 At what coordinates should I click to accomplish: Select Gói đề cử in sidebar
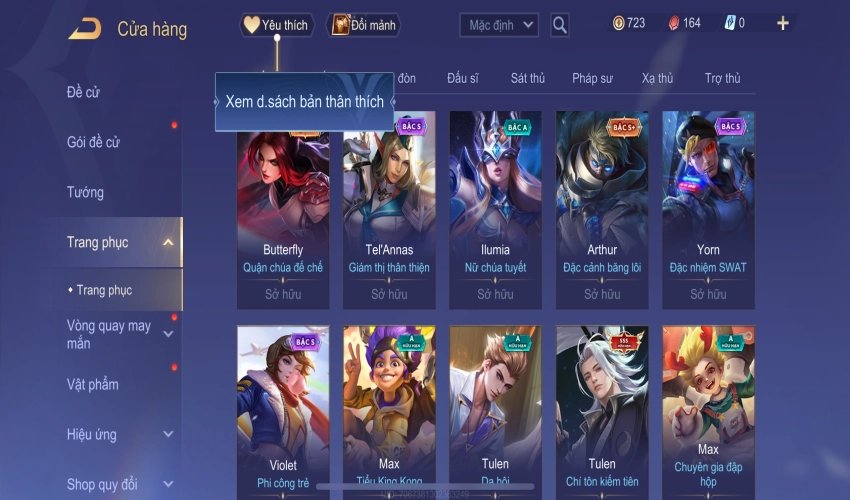(93, 143)
